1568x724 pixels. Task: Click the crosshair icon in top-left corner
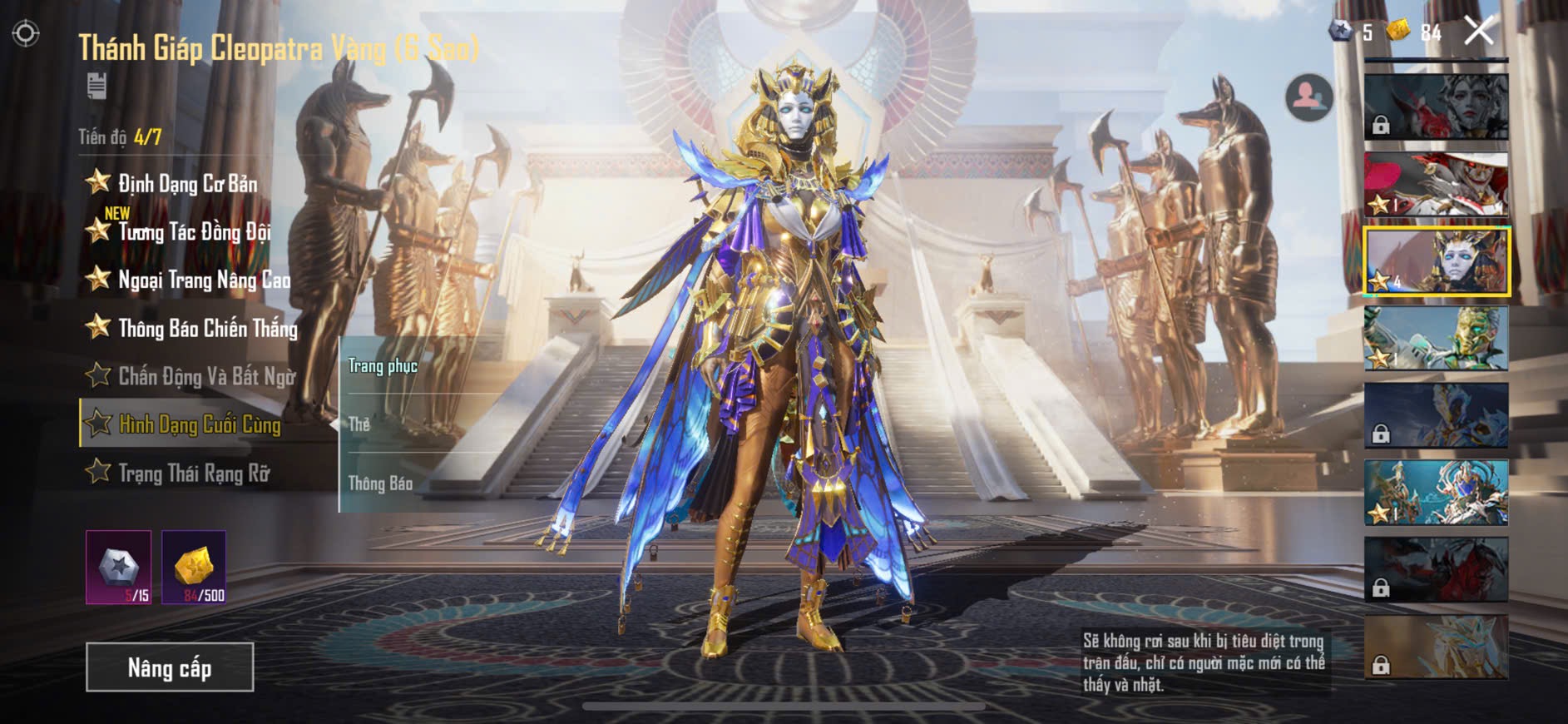point(26,33)
